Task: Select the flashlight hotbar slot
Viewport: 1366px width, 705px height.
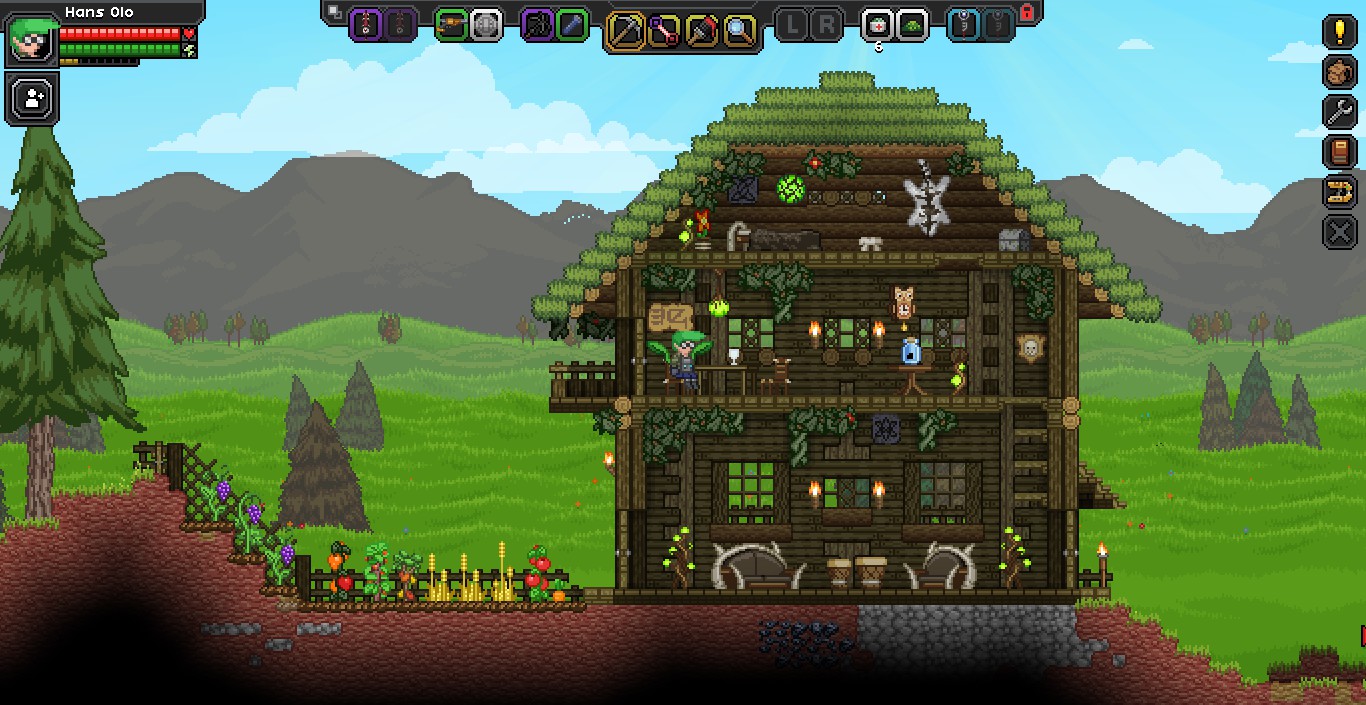Action: point(571,24)
